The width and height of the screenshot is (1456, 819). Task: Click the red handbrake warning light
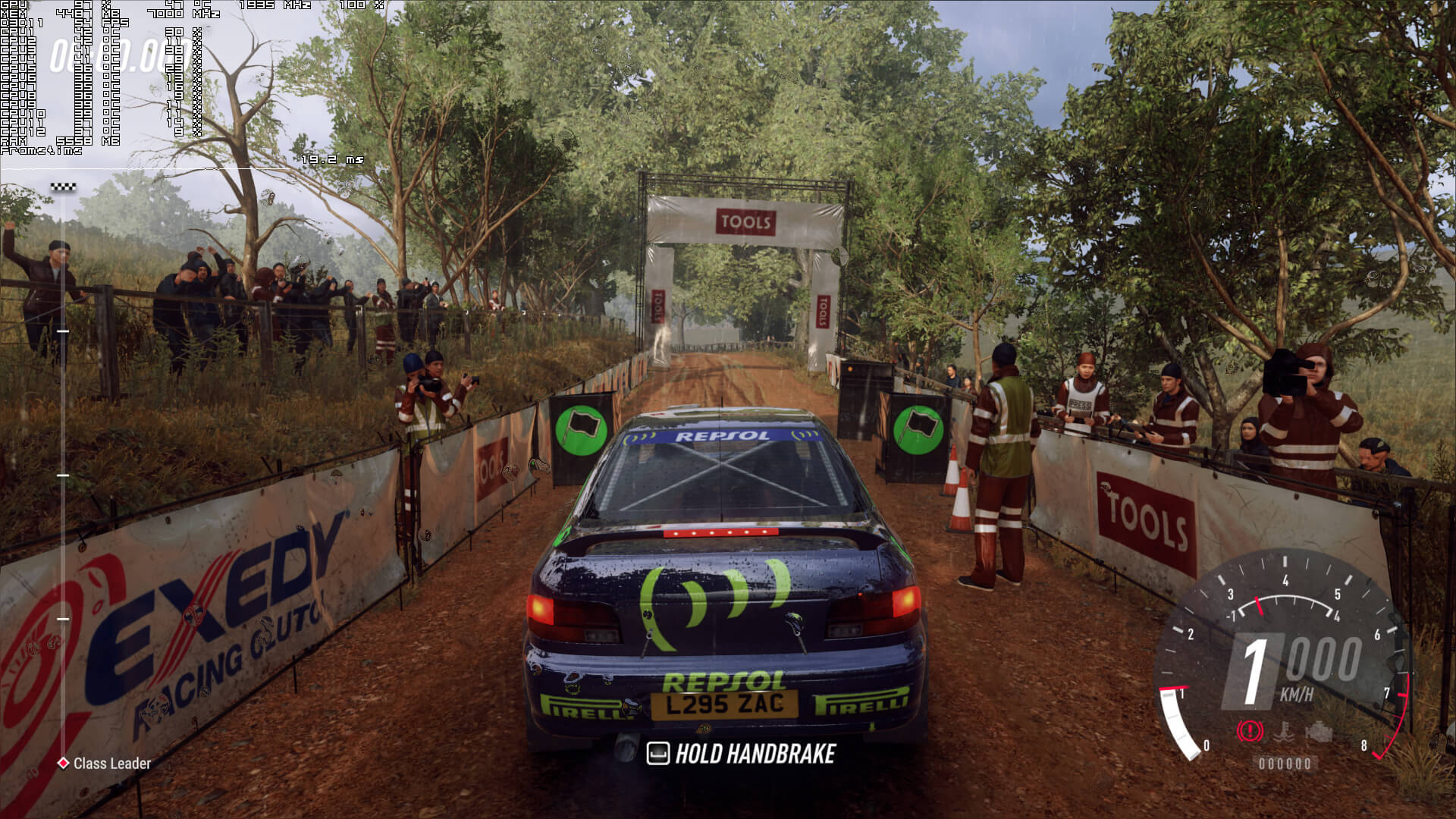[1249, 731]
